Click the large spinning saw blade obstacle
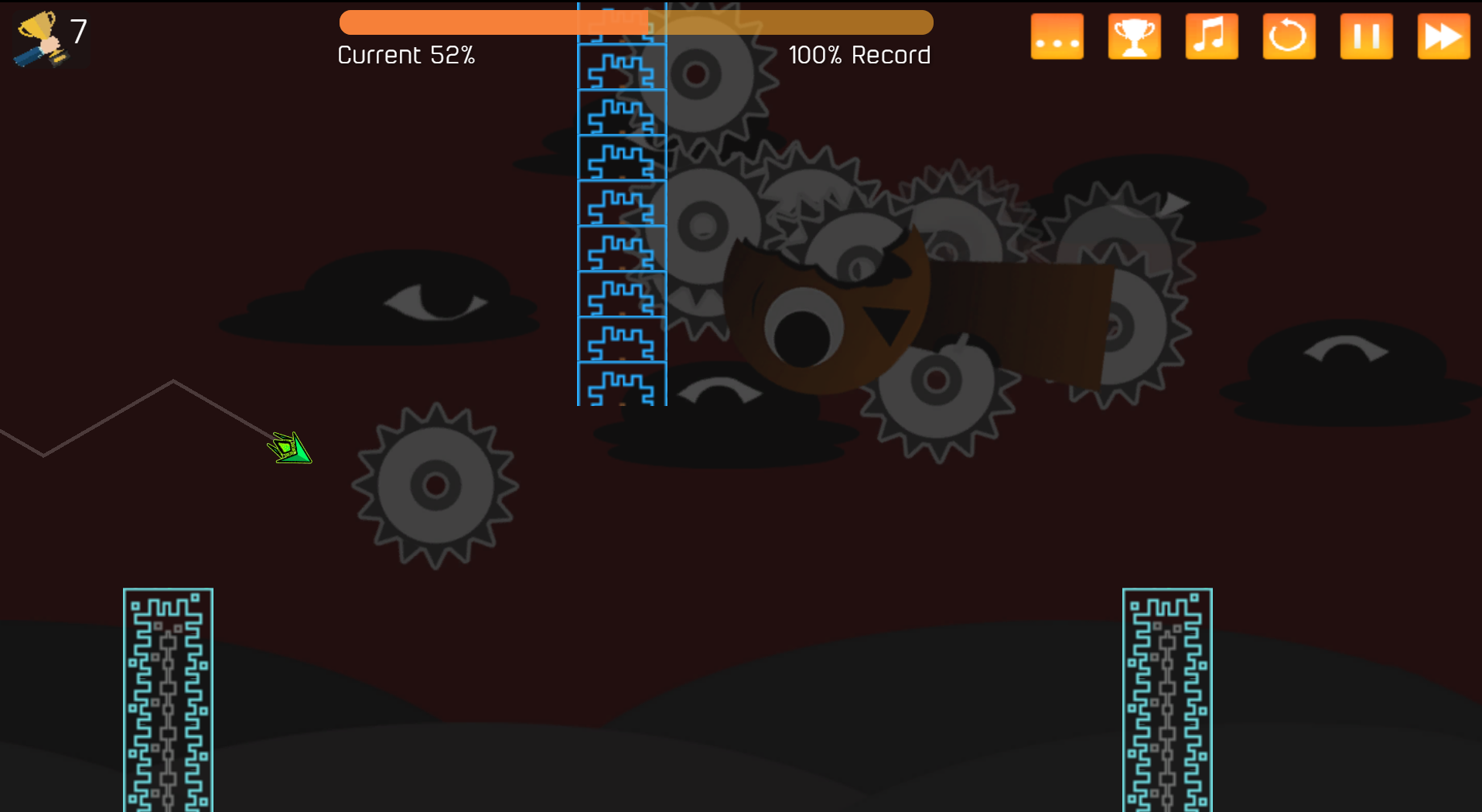 436,486
